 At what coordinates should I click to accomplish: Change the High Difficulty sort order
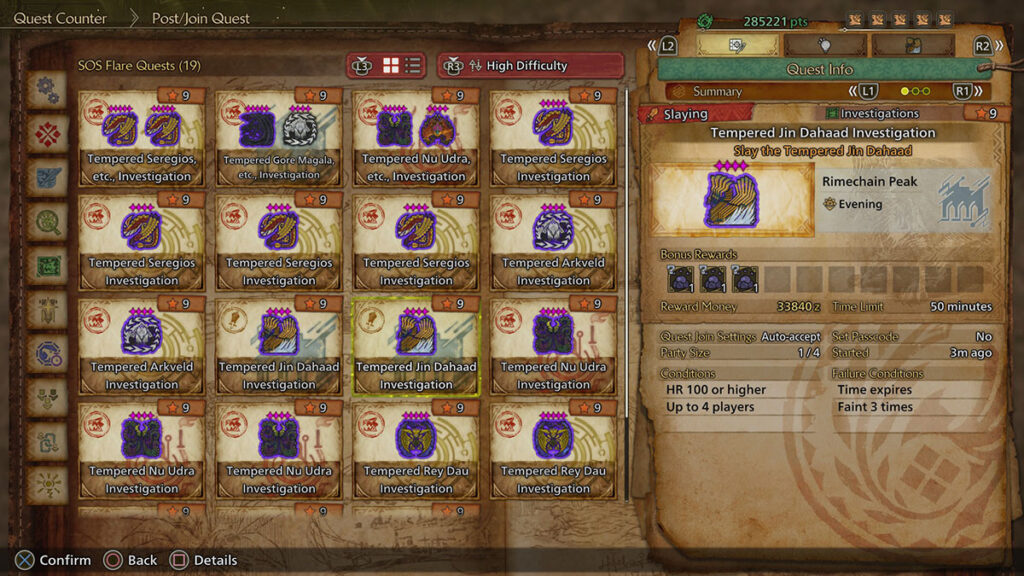point(530,66)
